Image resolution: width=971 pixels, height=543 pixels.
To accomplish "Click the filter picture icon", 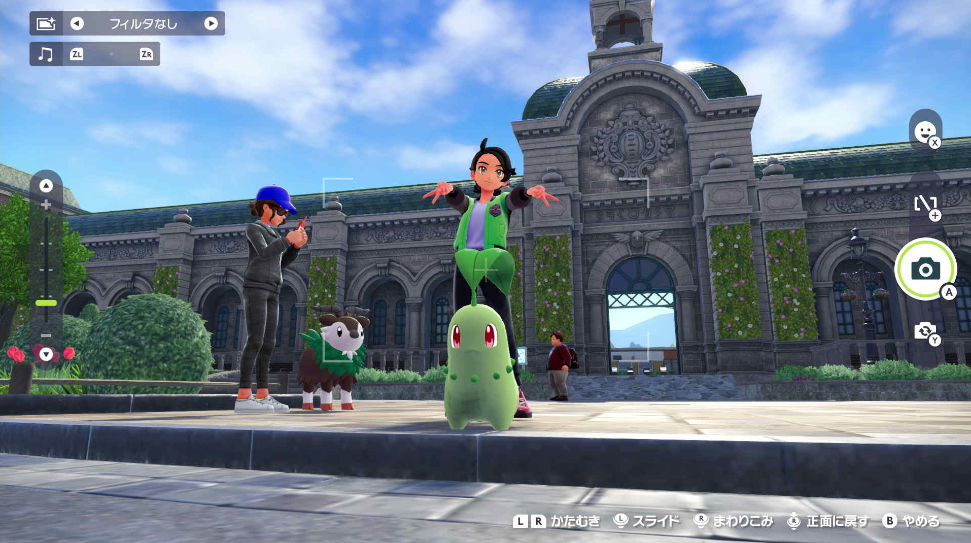I will (46, 23).
